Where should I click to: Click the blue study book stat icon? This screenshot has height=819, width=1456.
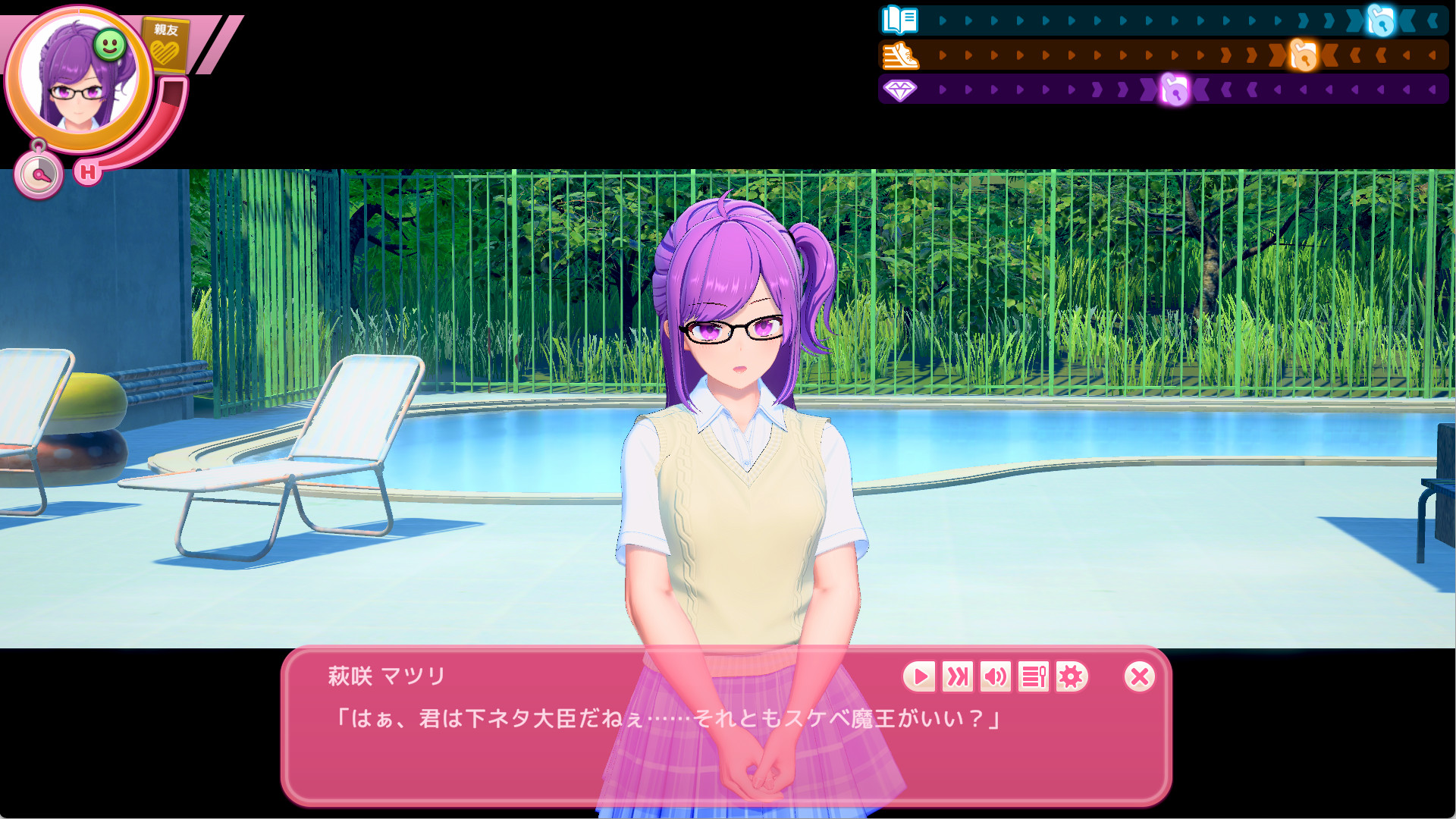(x=898, y=20)
